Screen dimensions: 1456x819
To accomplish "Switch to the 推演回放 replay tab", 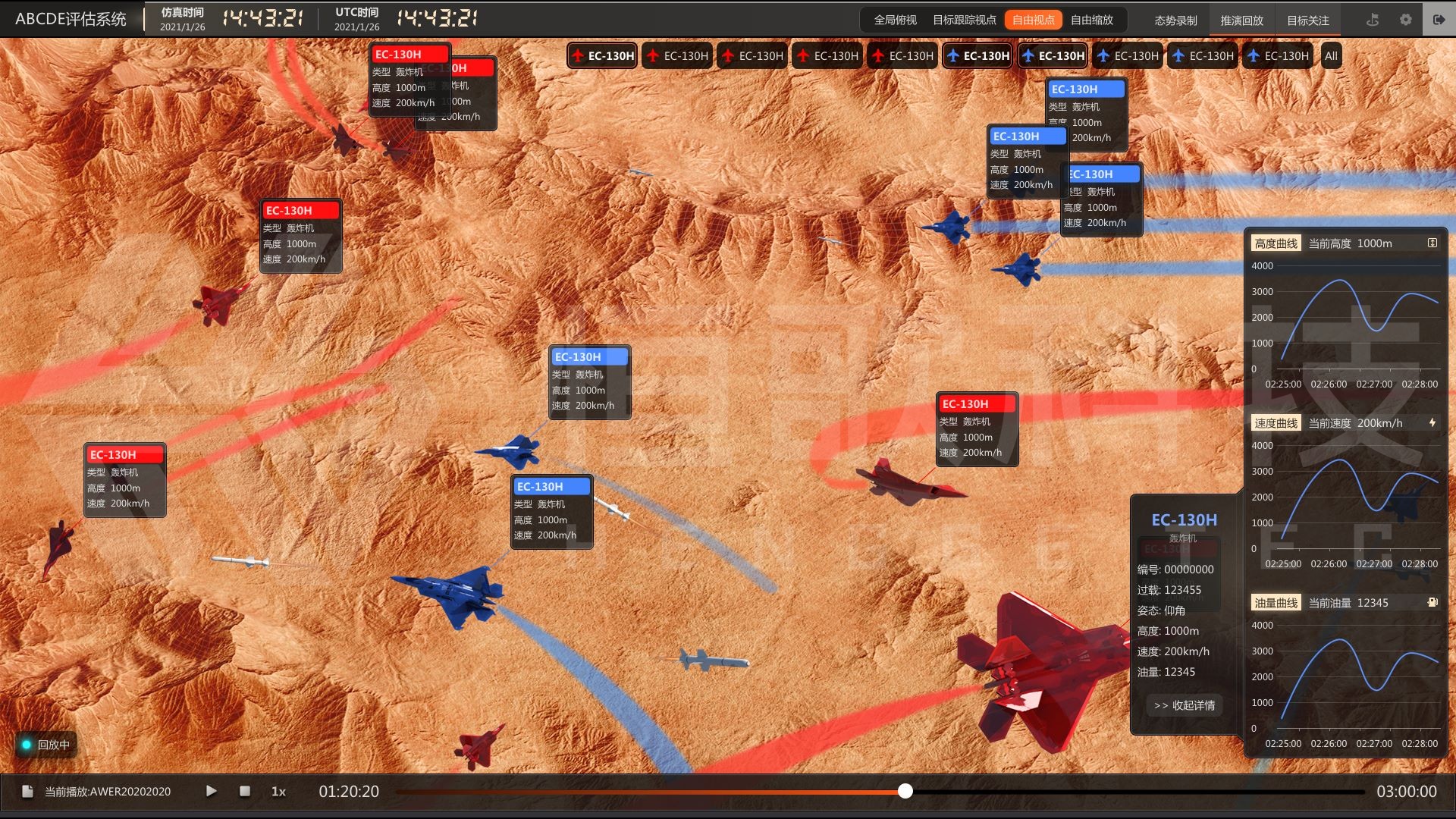I will (1241, 20).
